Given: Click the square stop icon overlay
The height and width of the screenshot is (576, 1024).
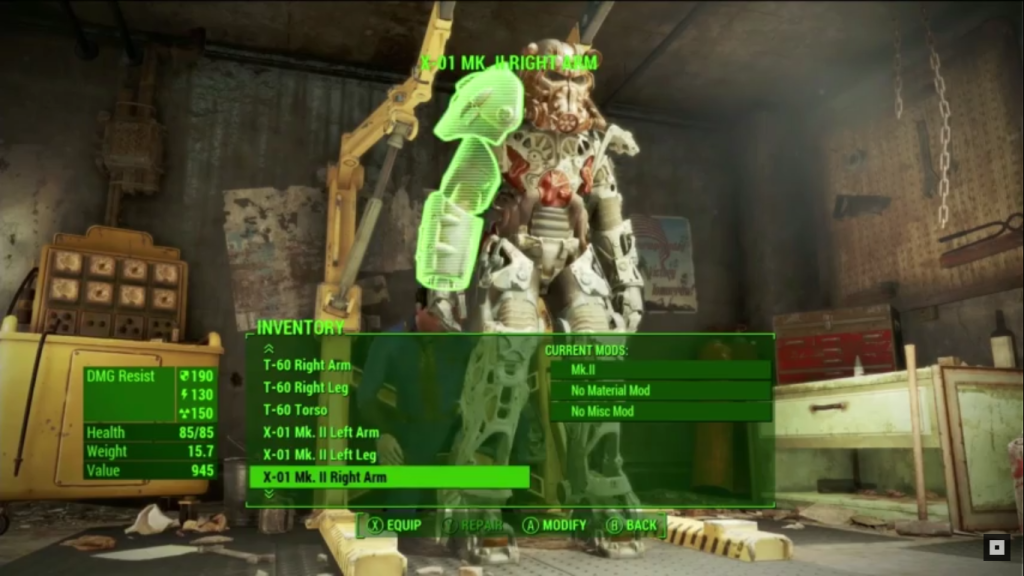Looking at the screenshot, I should point(996,547).
